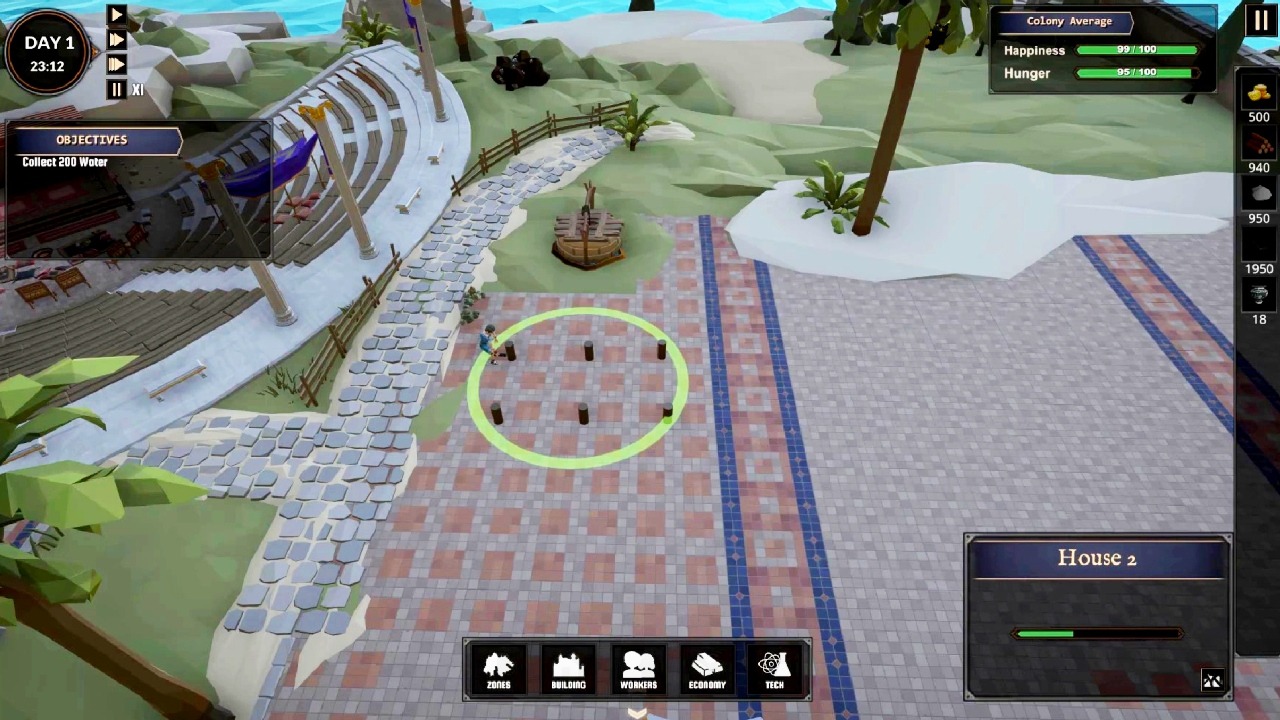Open the Economy menu icon
The height and width of the screenshot is (720, 1280).
click(x=706, y=668)
